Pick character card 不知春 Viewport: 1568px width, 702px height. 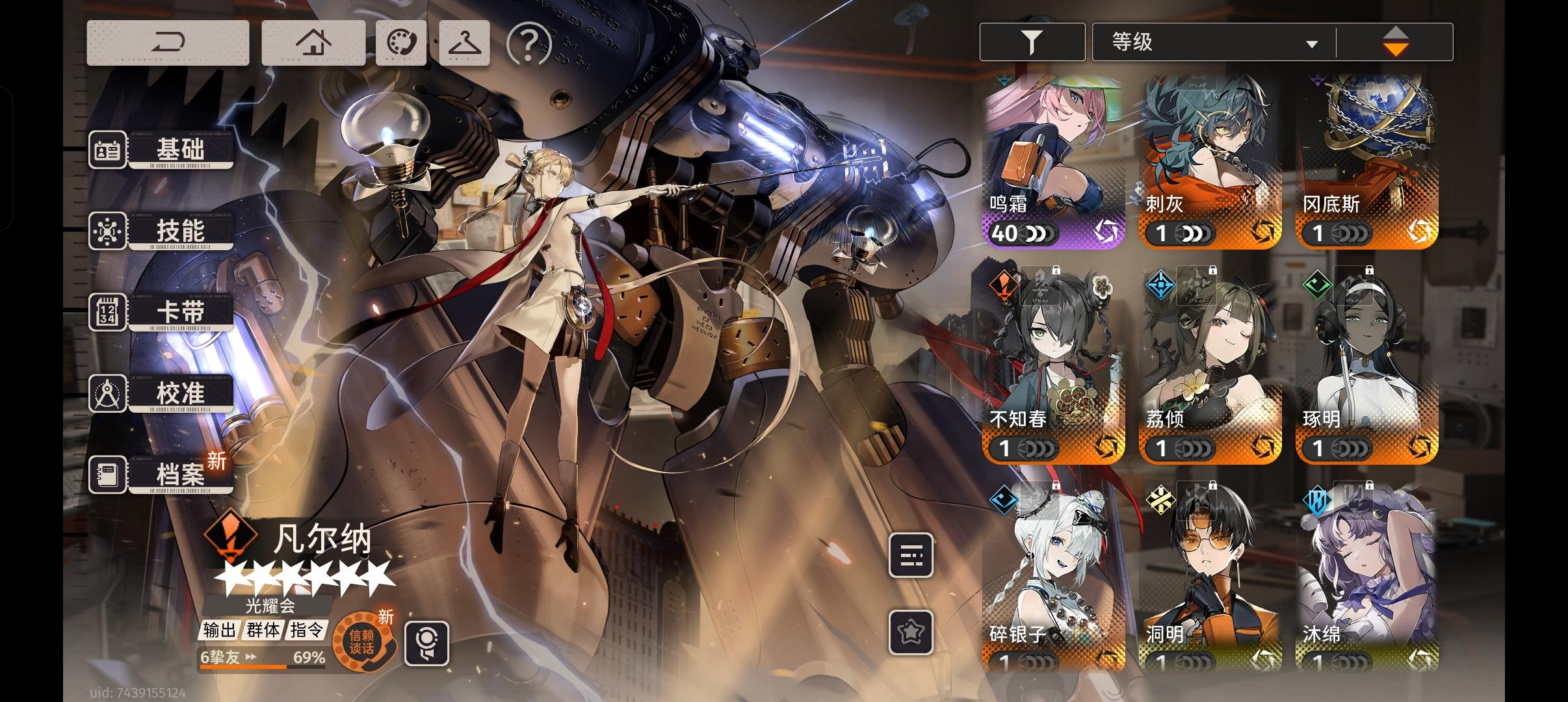(1053, 367)
